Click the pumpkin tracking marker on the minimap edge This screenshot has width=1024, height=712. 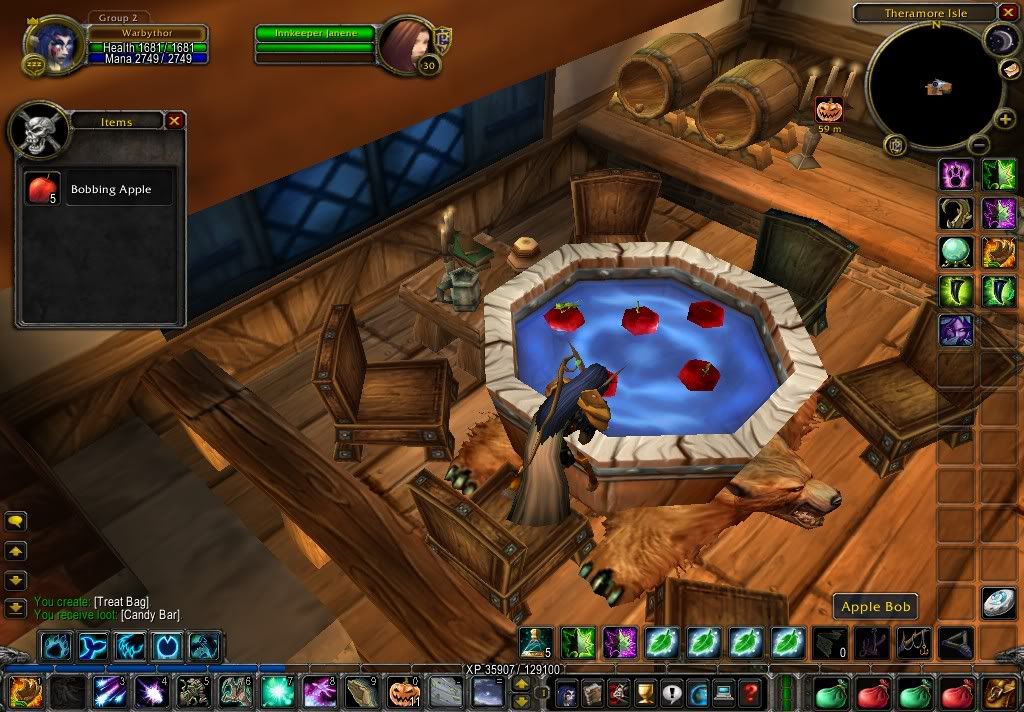click(x=829, y=109)
